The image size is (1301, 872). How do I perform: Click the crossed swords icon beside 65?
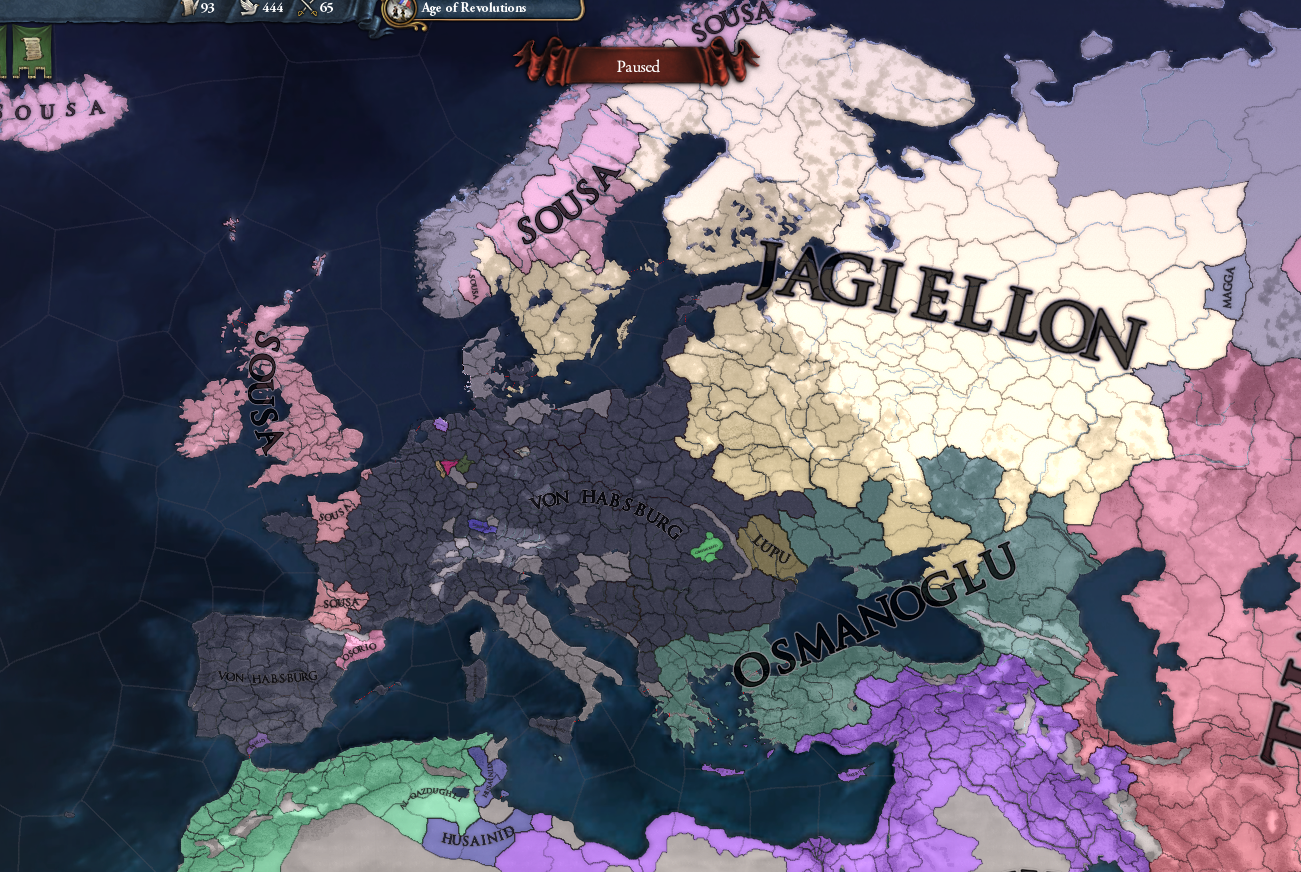click(x=306, y=8)
